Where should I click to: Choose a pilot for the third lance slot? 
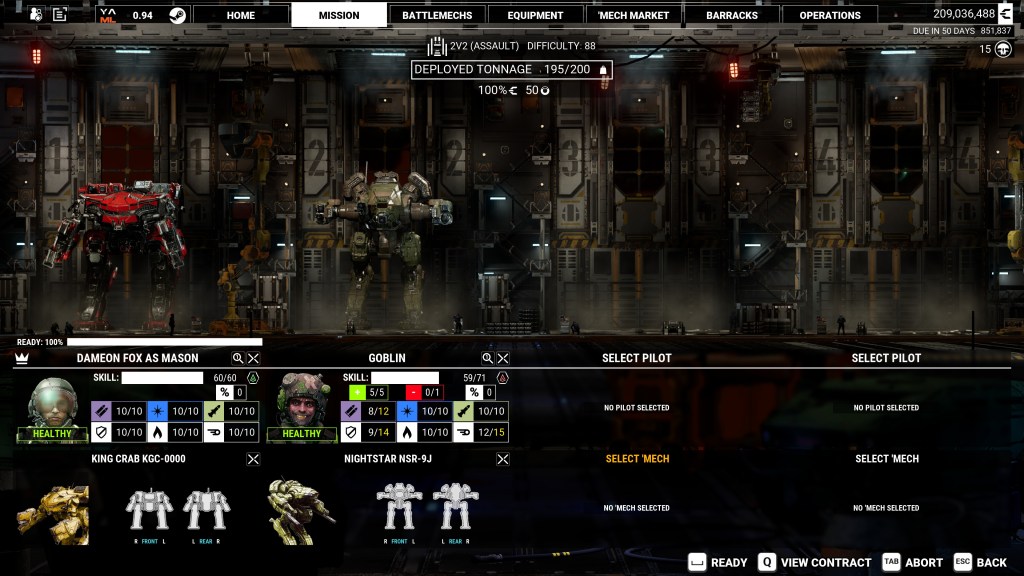(636, 358)
